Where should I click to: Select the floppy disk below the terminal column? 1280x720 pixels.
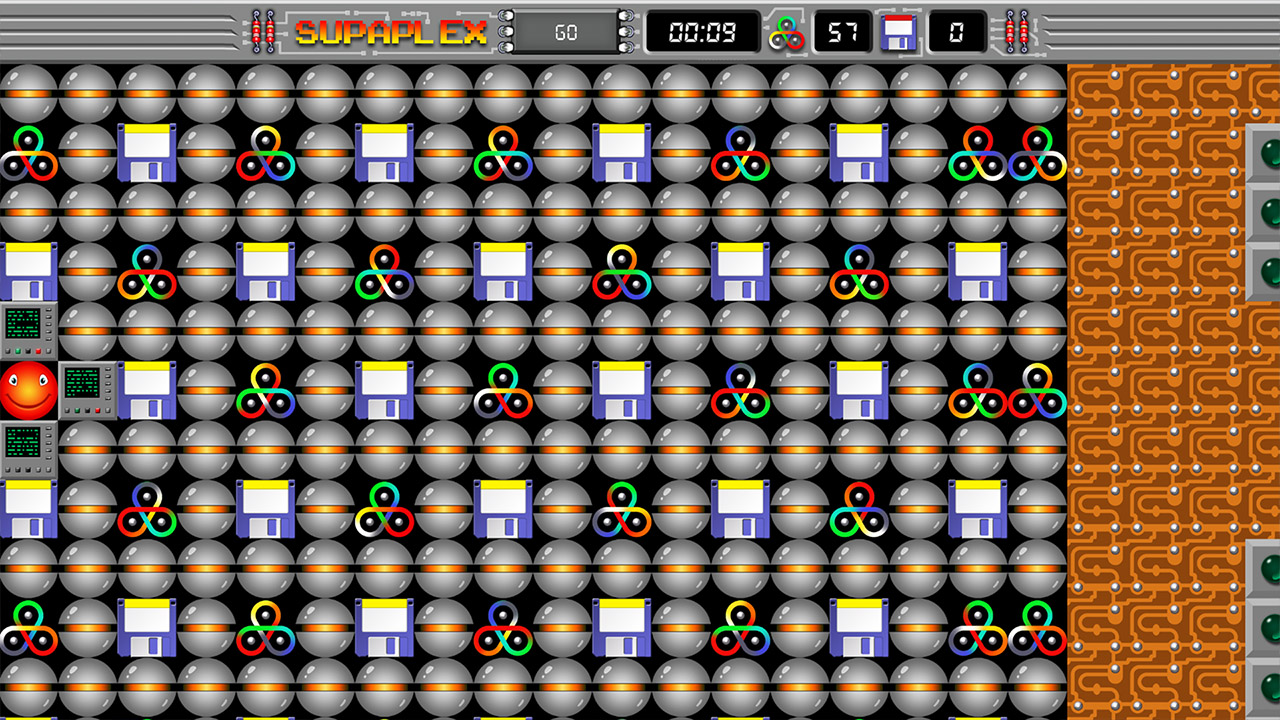[29, 510]
